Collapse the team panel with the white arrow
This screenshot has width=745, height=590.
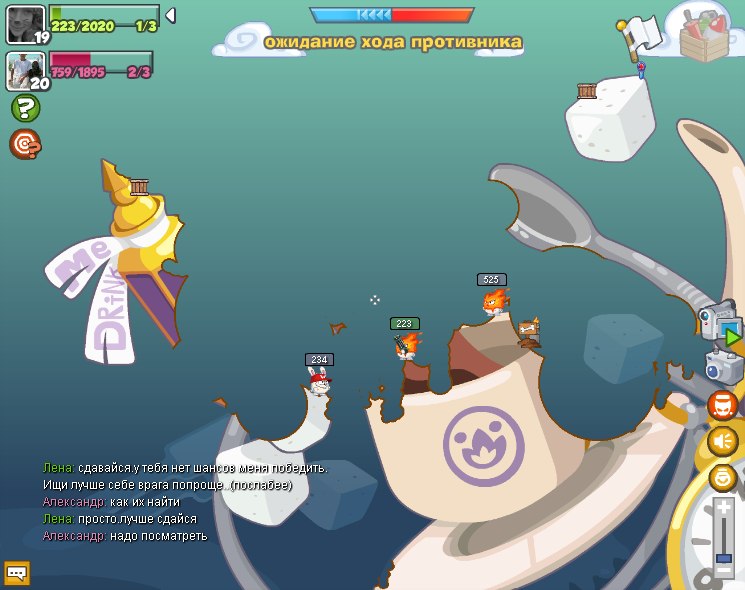point(170,15)
